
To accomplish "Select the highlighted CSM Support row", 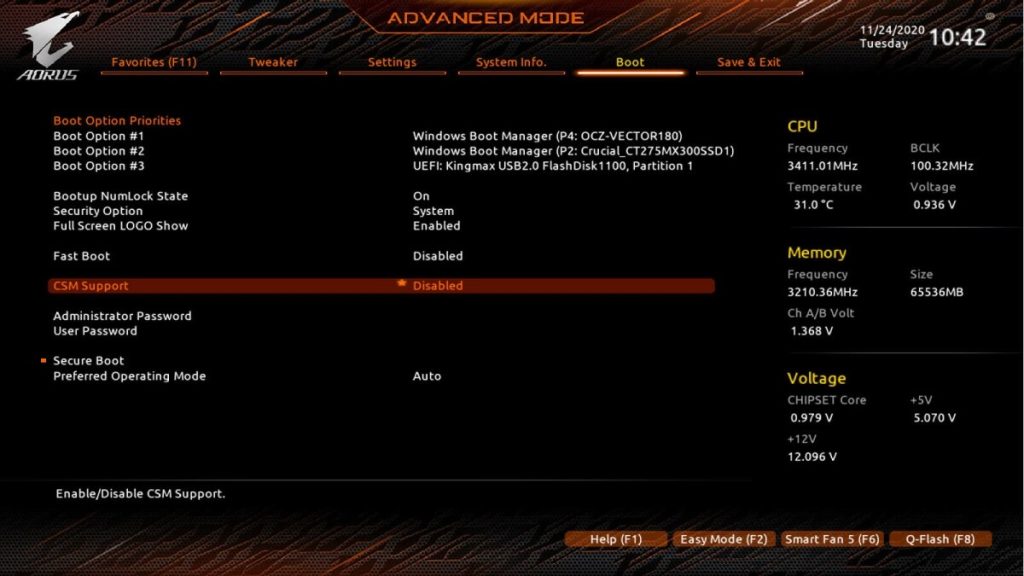I will (x=380, y=286).
